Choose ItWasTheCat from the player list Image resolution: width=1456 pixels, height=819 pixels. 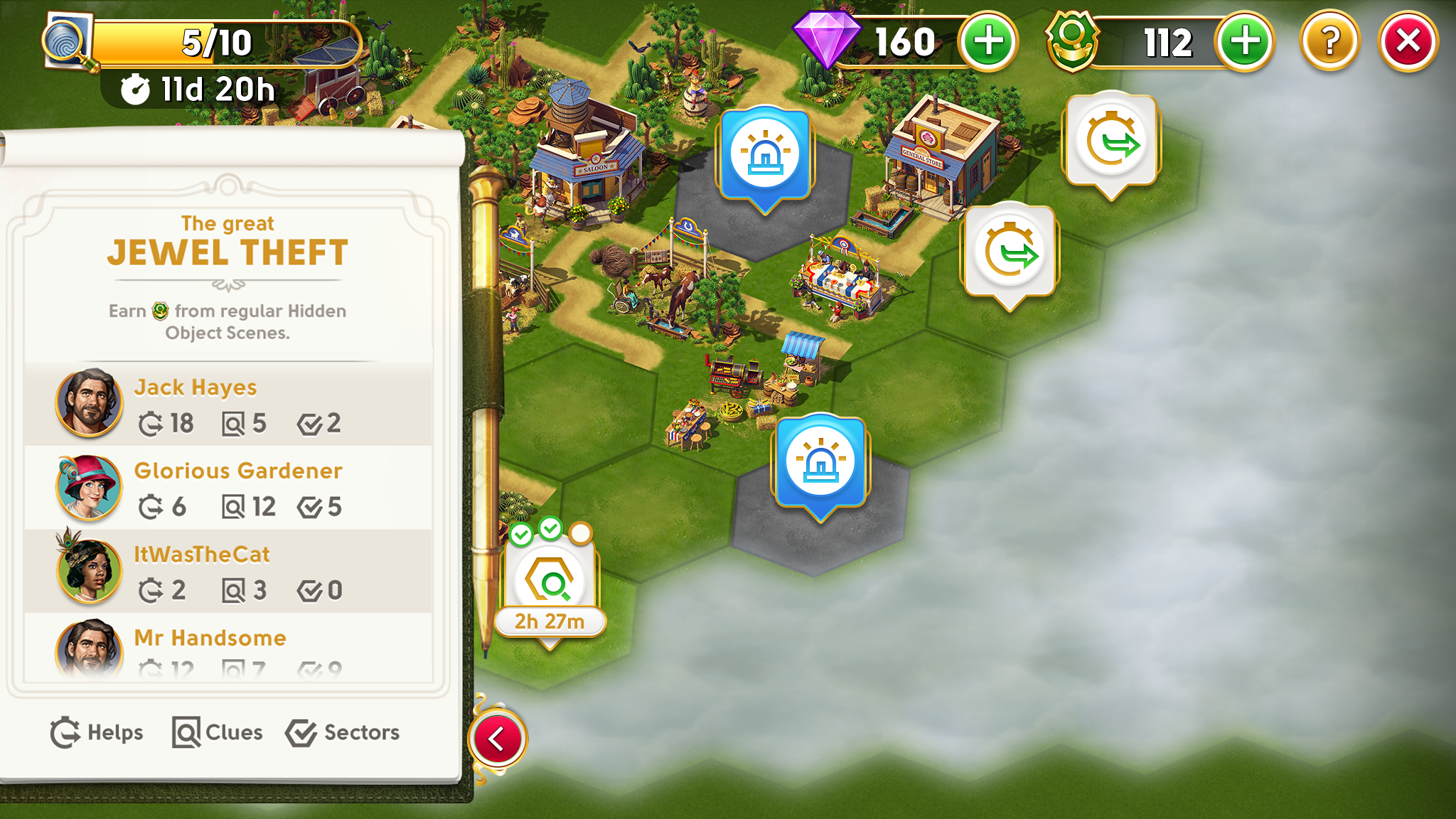pos(227,571)
